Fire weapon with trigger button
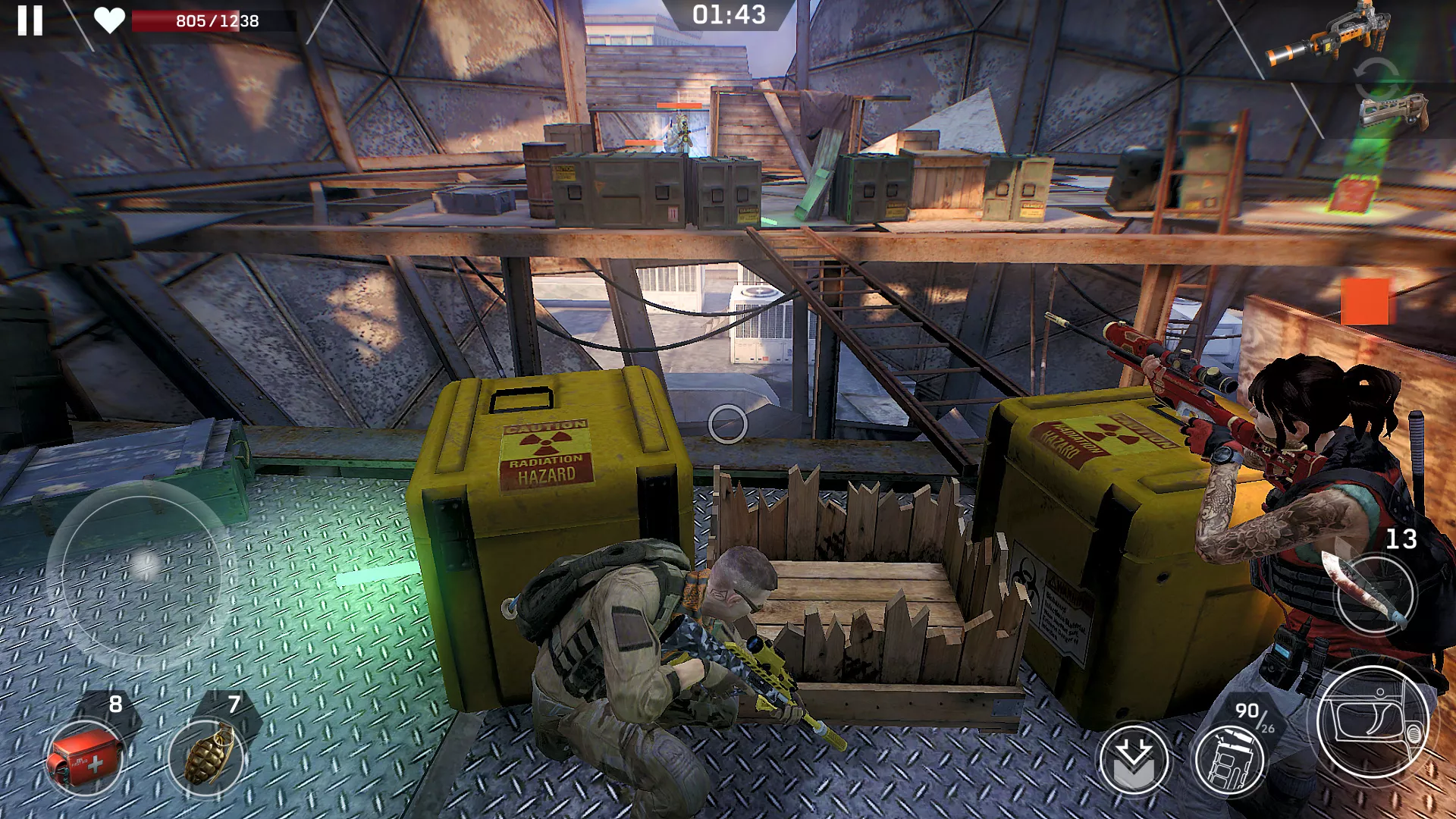 click(1373, 722)
